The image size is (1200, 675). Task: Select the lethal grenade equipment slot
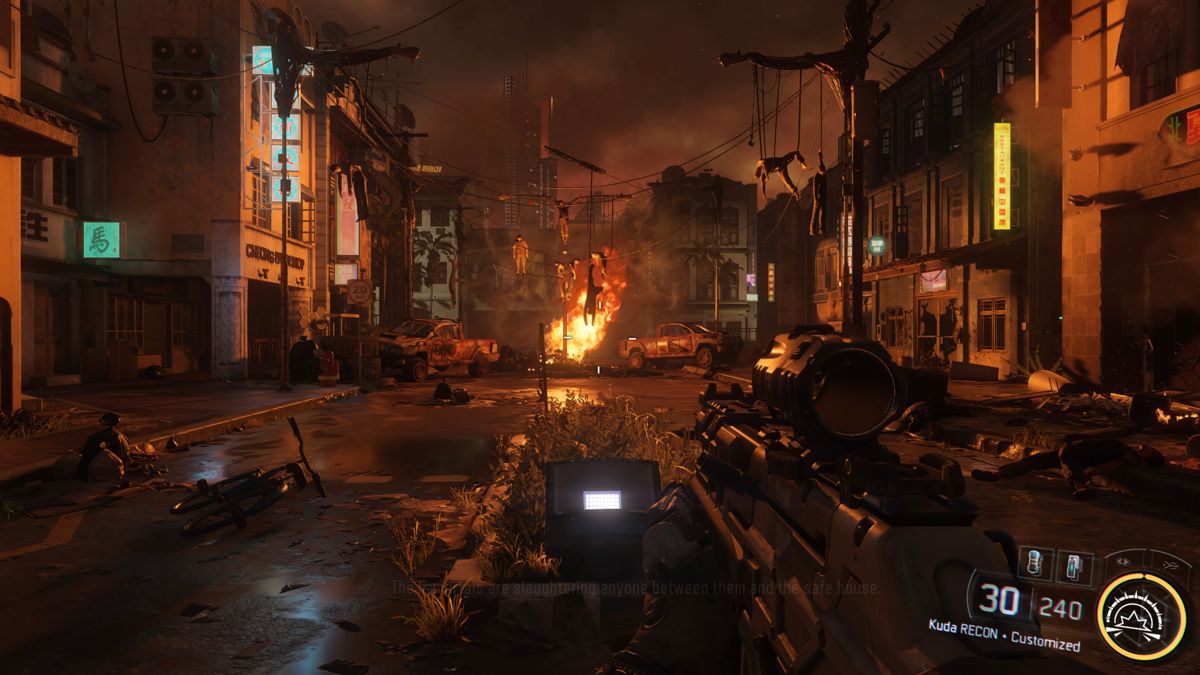(x=1035, y=562)
